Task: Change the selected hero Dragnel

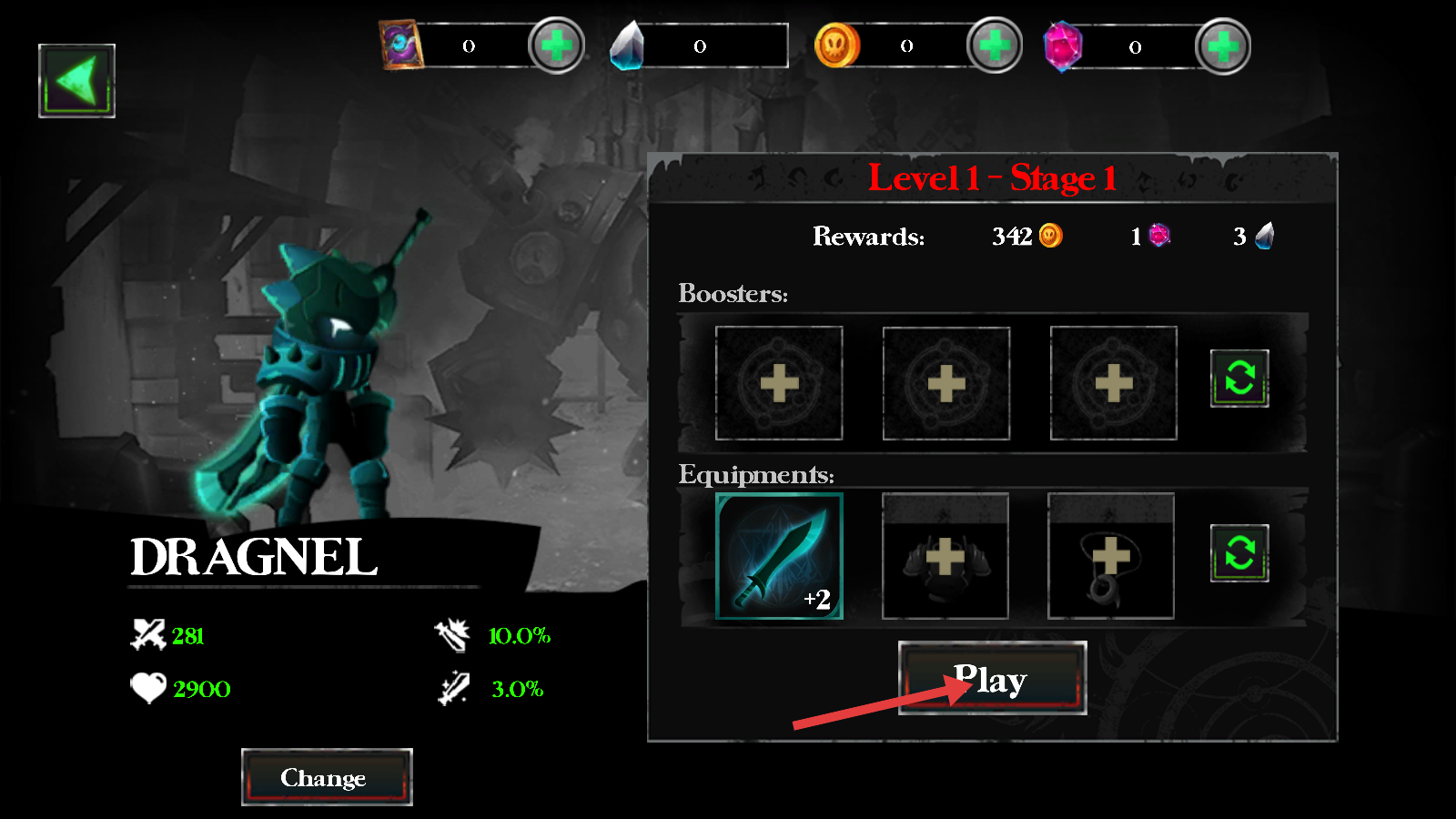Action: click(x=327, y=777)
